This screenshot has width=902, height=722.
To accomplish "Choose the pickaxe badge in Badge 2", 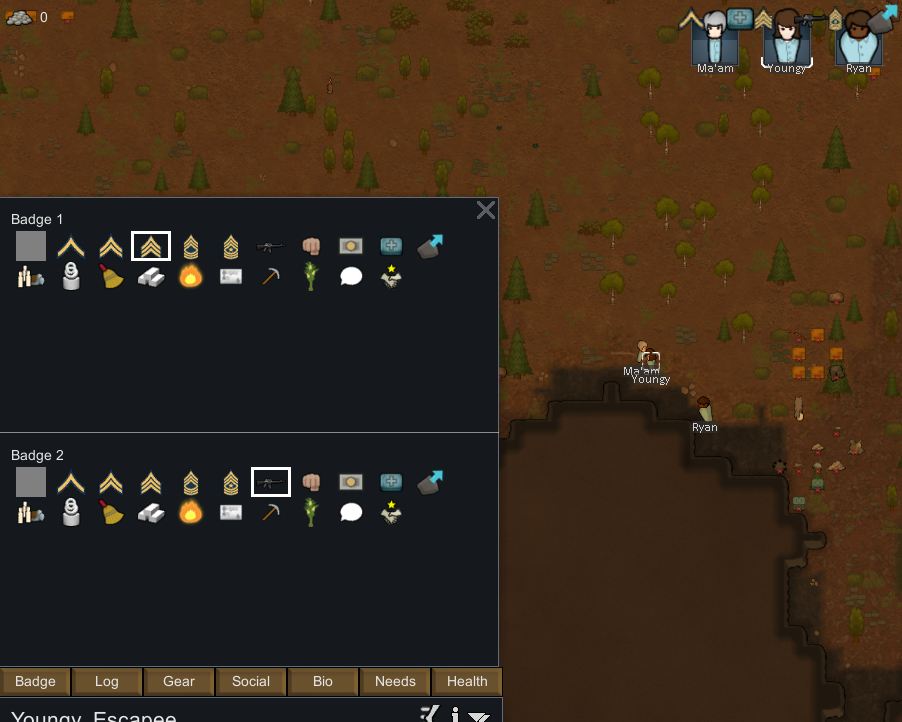I will pyautogui.click(x=270, y=512).
